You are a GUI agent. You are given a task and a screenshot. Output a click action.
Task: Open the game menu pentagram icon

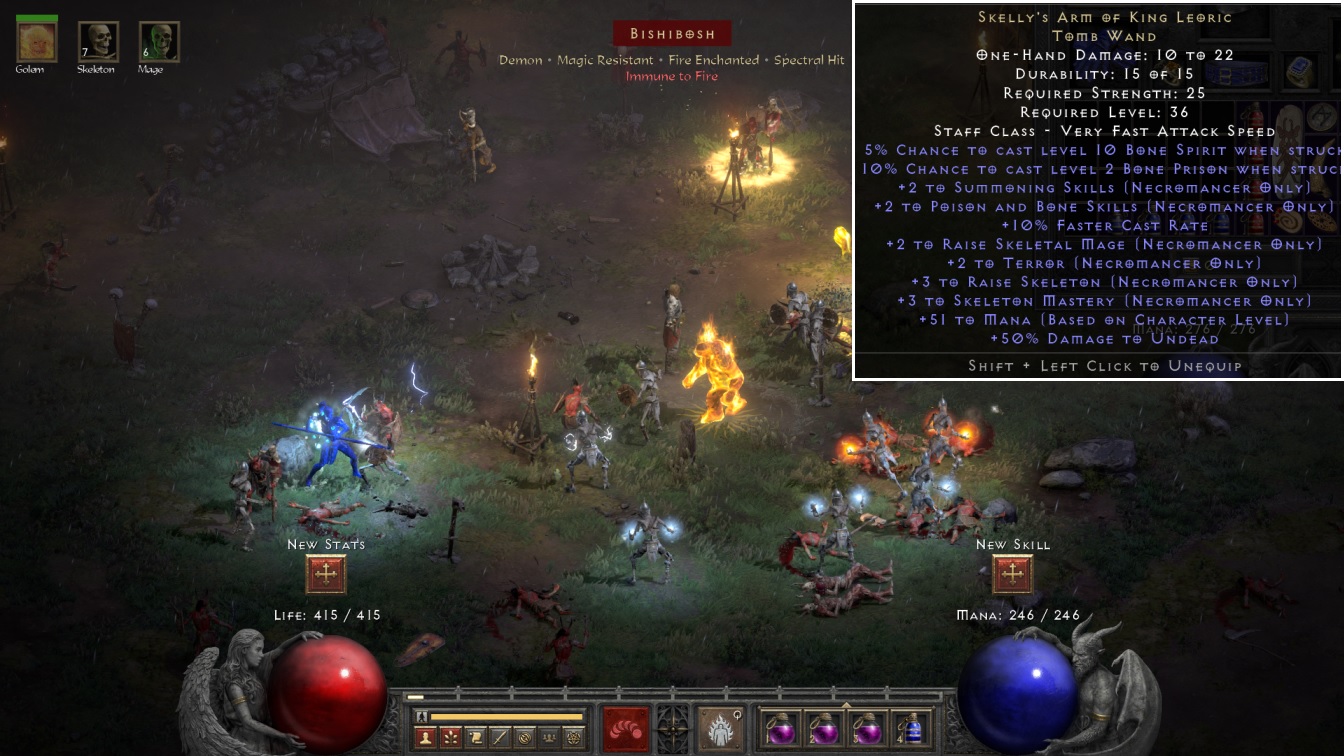[x=572, y=738]
